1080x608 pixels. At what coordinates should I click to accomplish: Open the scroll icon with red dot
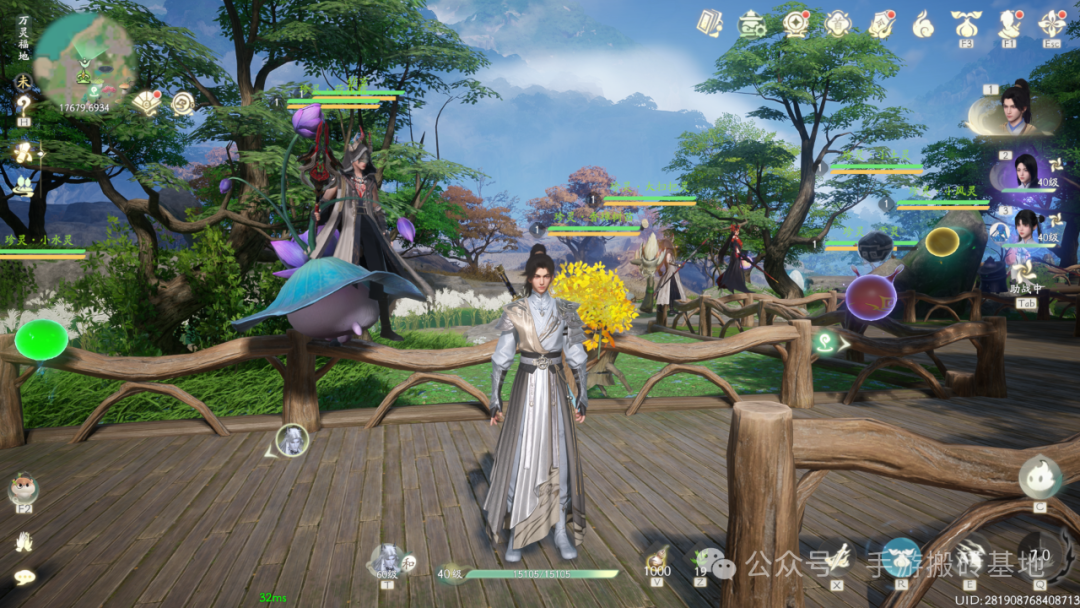click(881, 23)
